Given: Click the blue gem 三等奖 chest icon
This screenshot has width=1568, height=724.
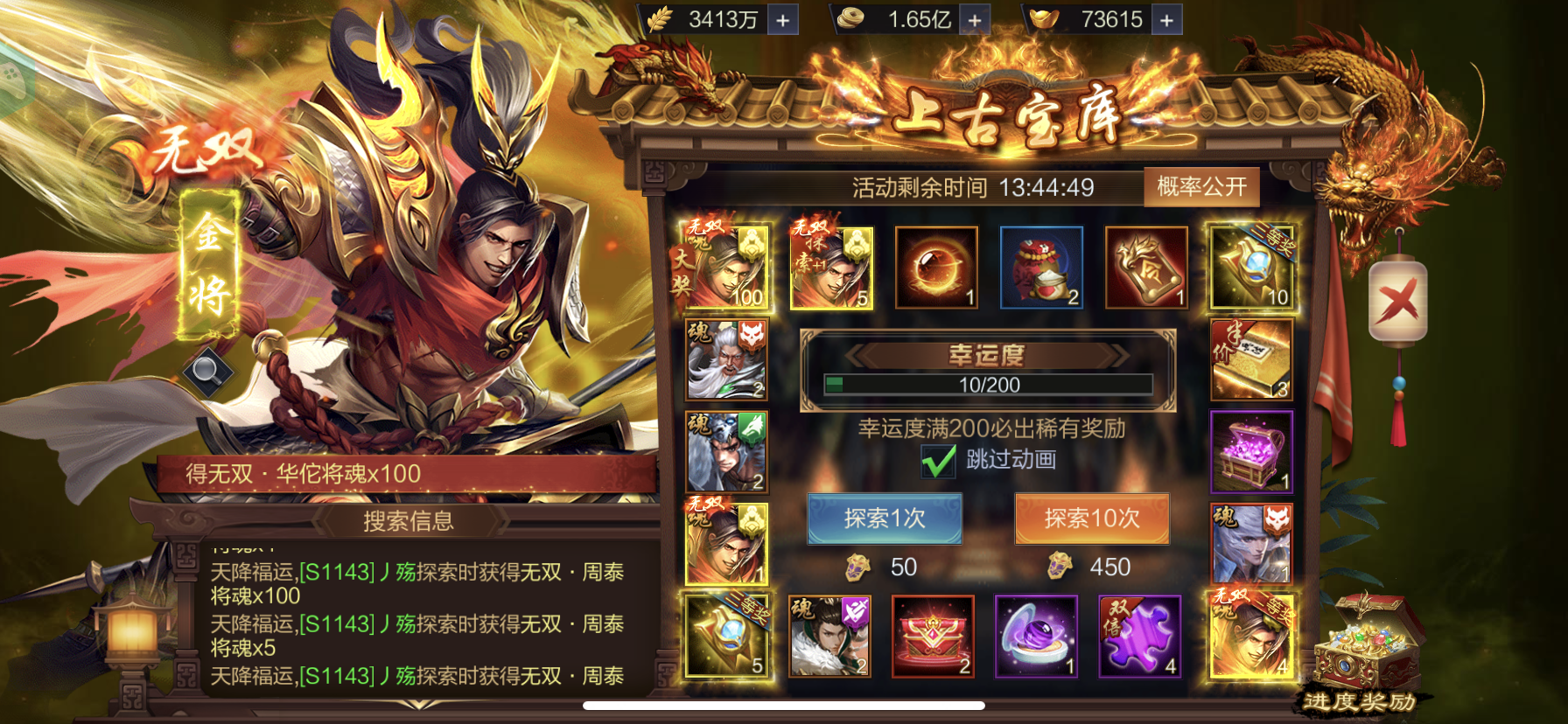Looking at the screenshot, I should point(1251,265).
